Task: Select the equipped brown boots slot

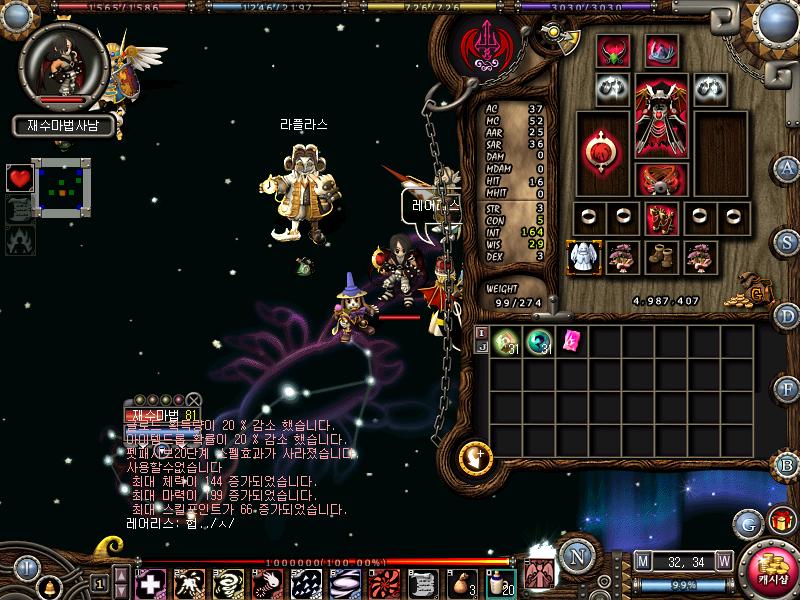Action: [660, 257]
